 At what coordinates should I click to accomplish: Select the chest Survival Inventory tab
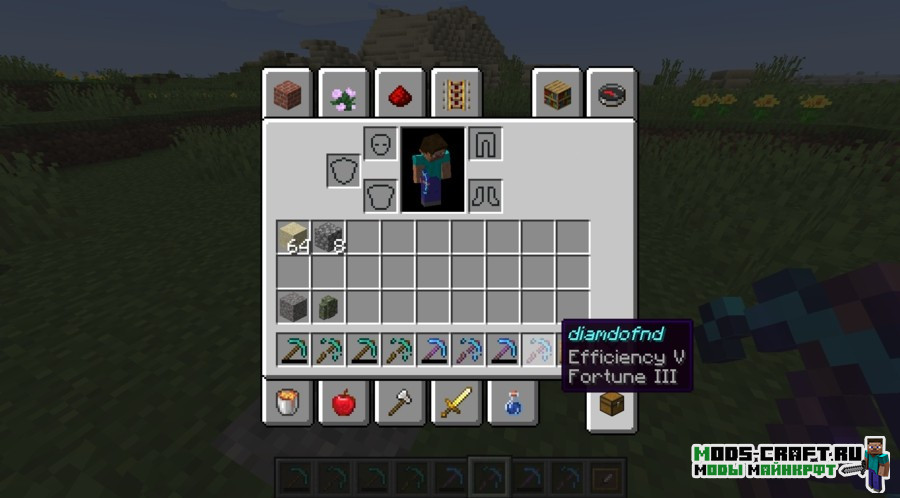(611, 406)
